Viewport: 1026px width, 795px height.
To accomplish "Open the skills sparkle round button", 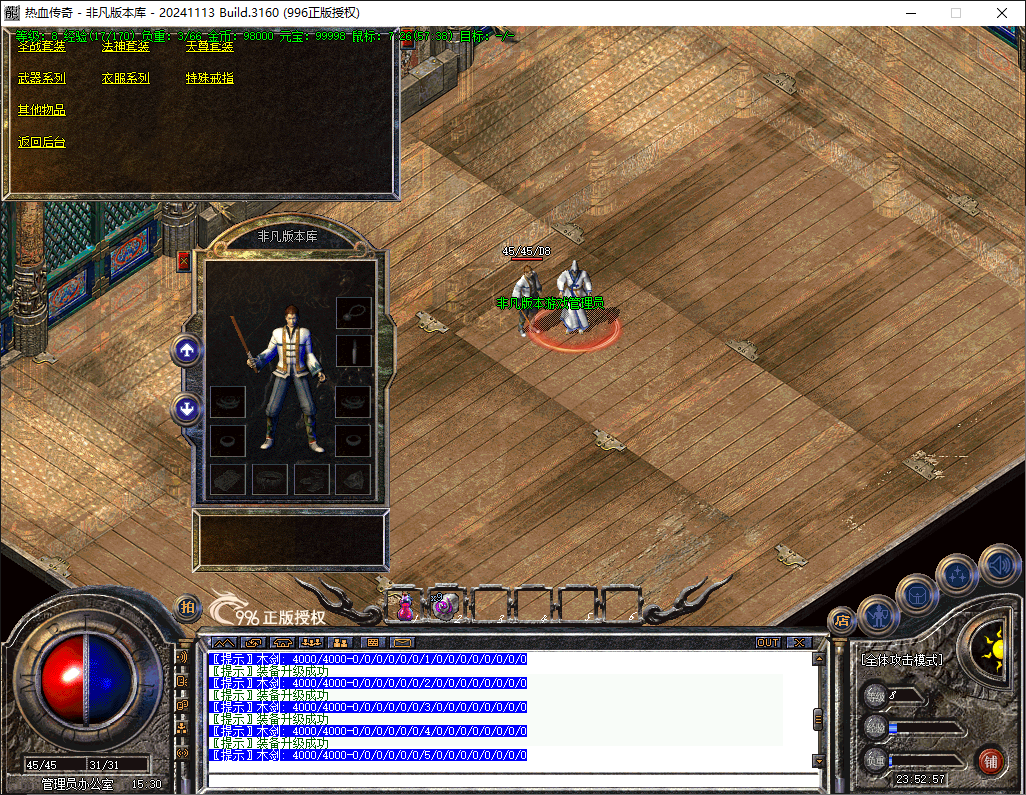I will [x=957, y=574].
